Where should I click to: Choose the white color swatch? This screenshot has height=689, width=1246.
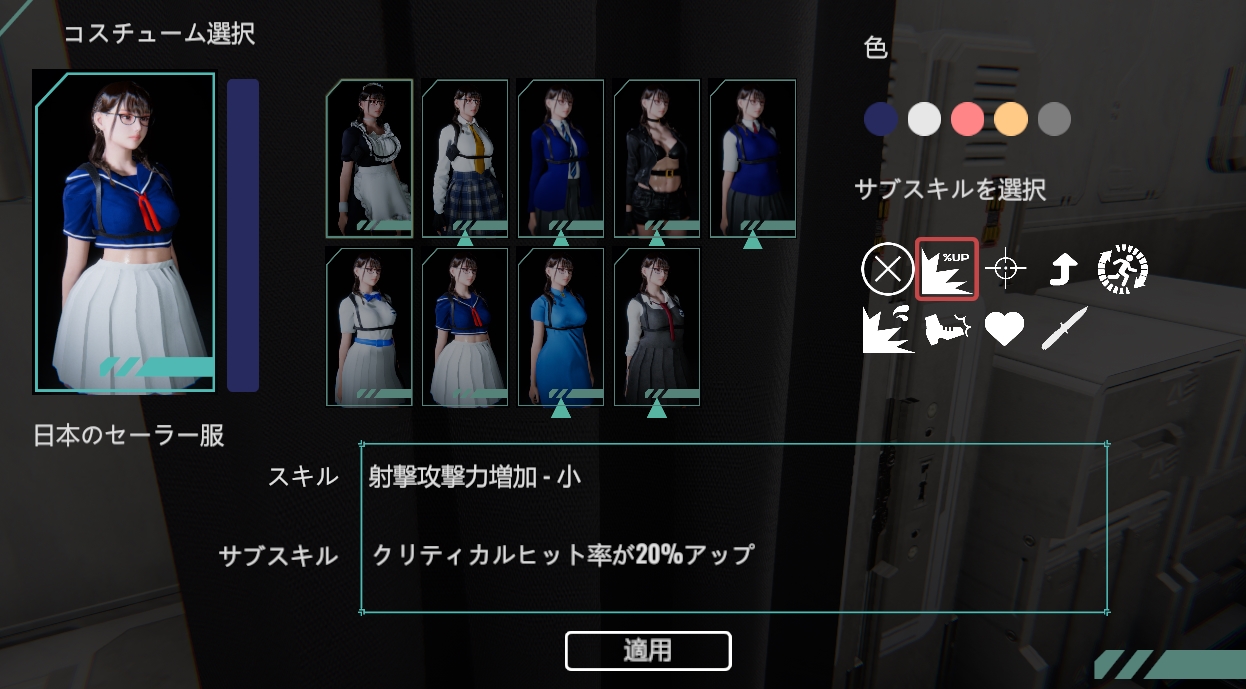click(924, 119)
